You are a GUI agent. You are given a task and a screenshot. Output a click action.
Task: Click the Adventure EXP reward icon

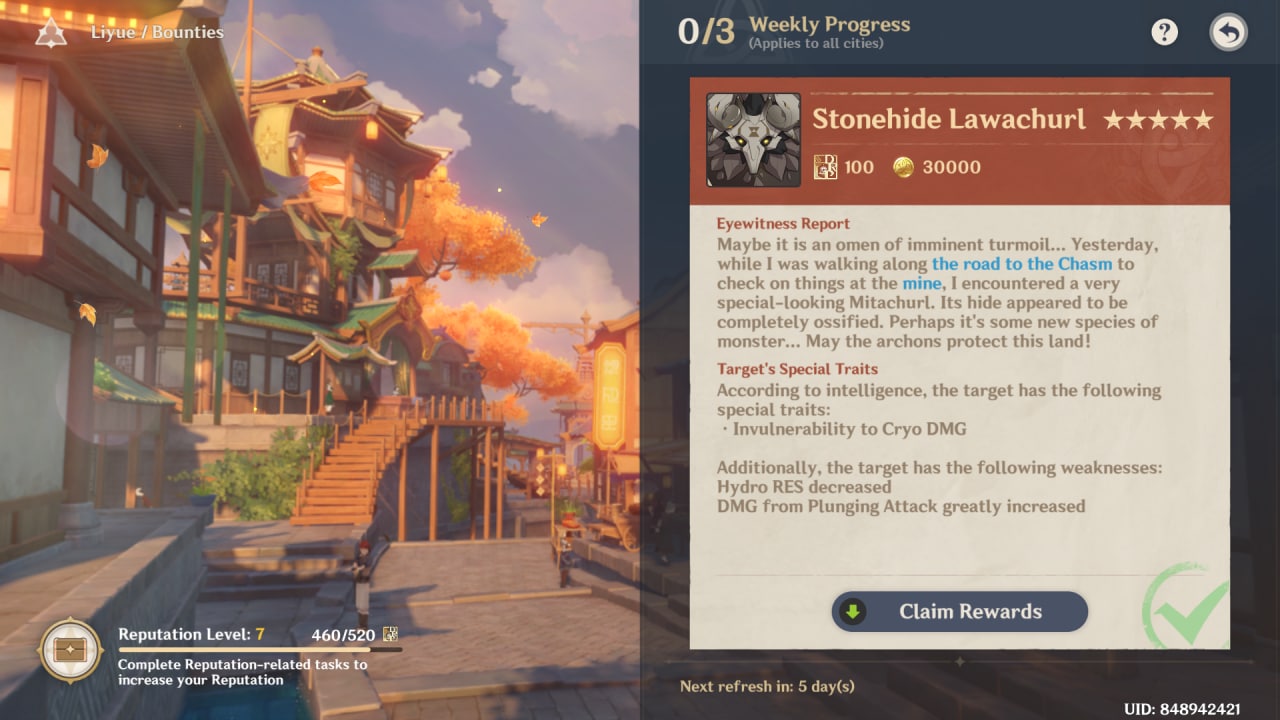(x=828, y=166)
